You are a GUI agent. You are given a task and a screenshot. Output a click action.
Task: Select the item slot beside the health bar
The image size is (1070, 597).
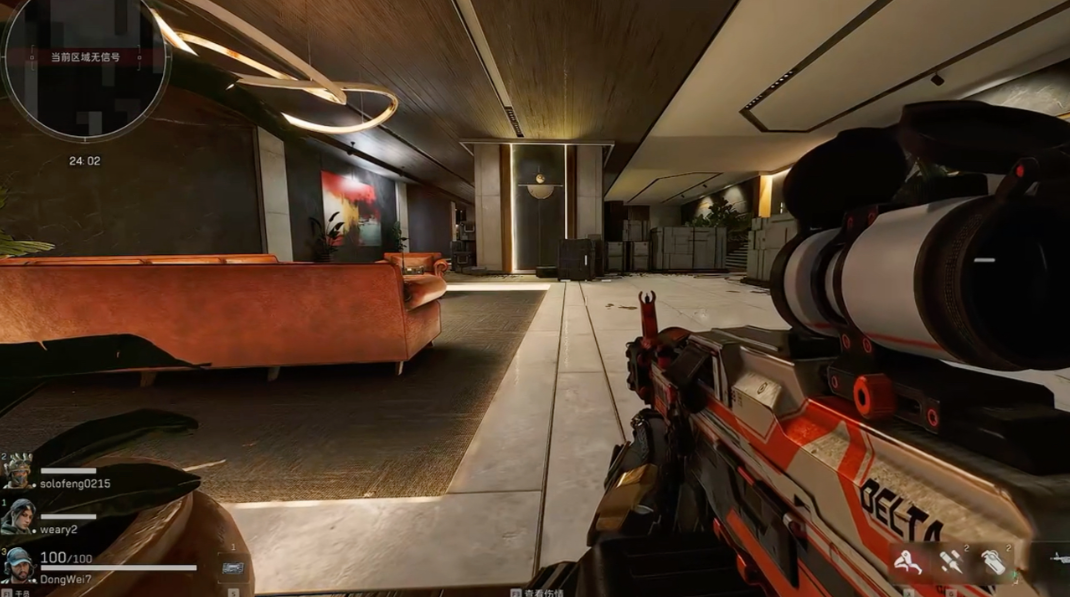(x=233, y=567)
